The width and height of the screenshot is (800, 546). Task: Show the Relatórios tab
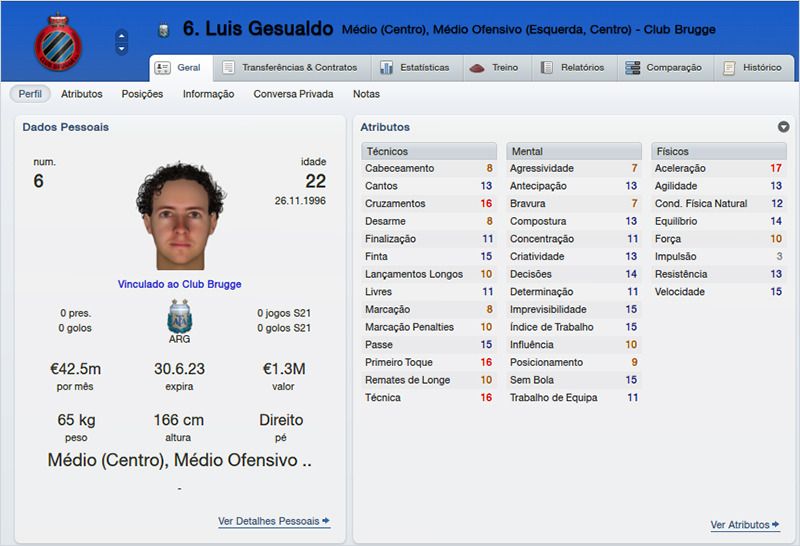(572, 68)
